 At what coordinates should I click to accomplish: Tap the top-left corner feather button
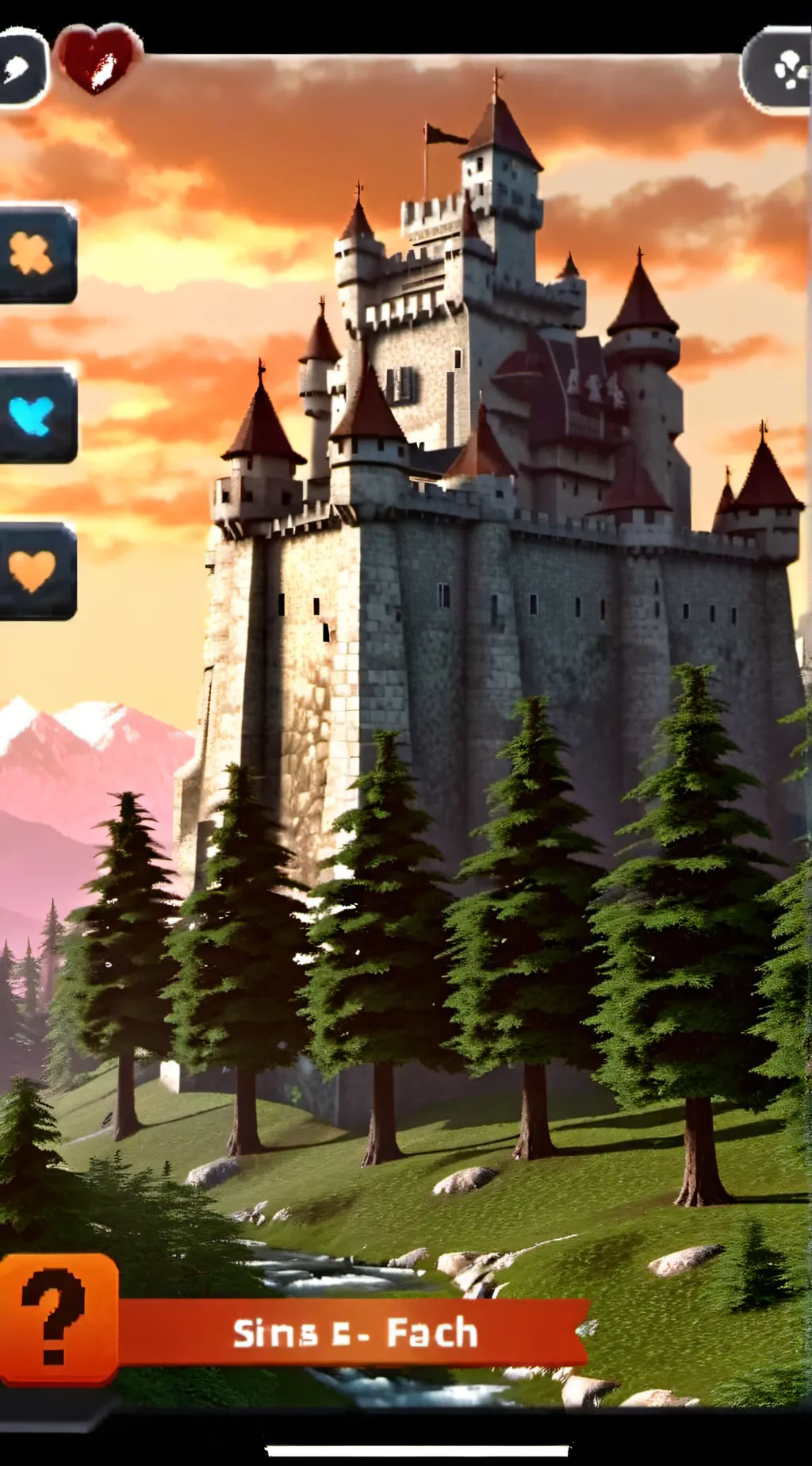[x=19, y=68]
